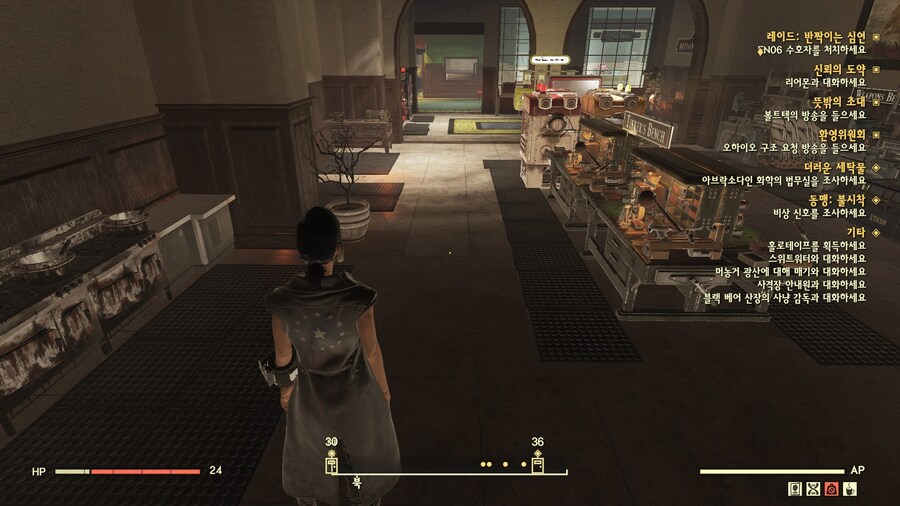Select the hourglass status effect icon
Screen dimensions: 900x506
(812, 489)
